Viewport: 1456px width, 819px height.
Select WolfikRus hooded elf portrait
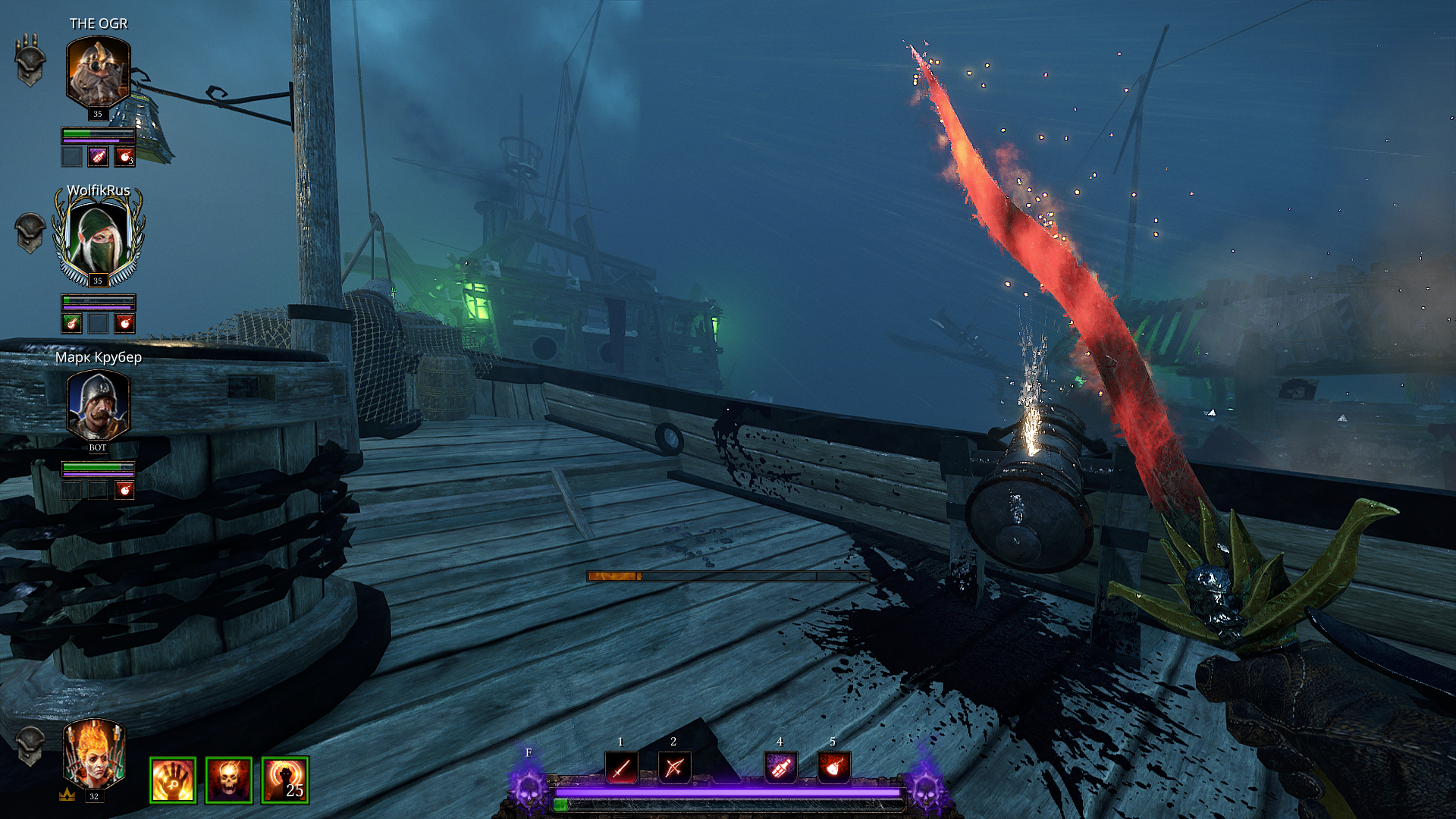coord(99,237)
